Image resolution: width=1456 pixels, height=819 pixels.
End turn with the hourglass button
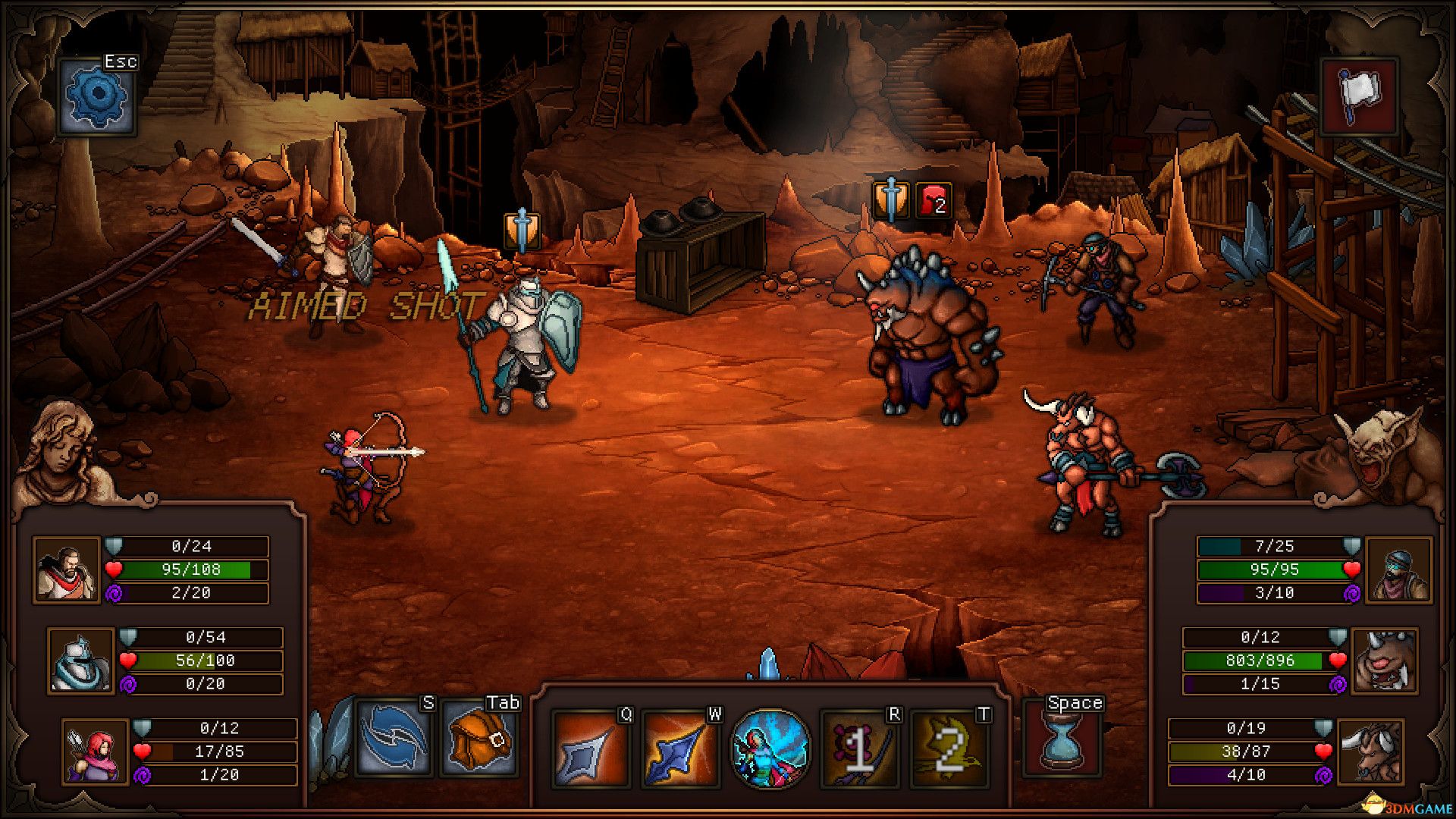1062,738
